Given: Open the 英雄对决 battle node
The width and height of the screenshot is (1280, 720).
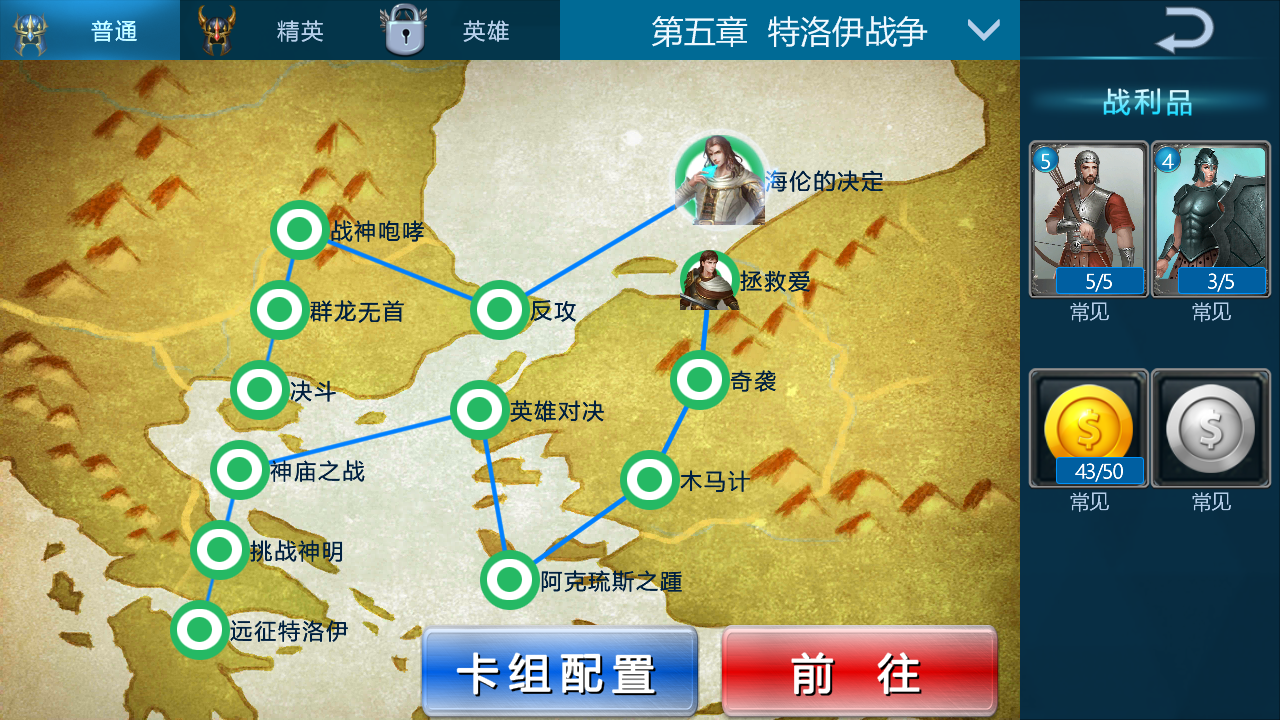Looking at the screenshot, I should click(x=481, y=409).
